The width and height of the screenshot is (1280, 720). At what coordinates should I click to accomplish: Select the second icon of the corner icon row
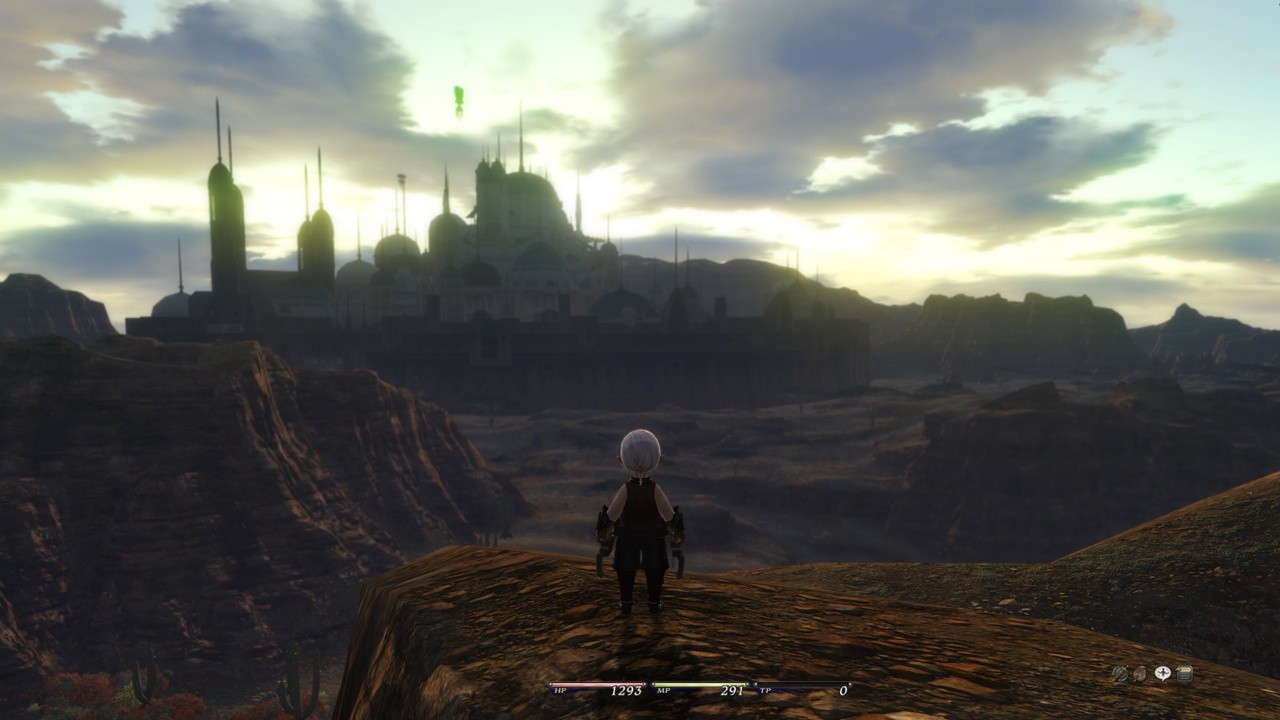(x=1140, y=674)
